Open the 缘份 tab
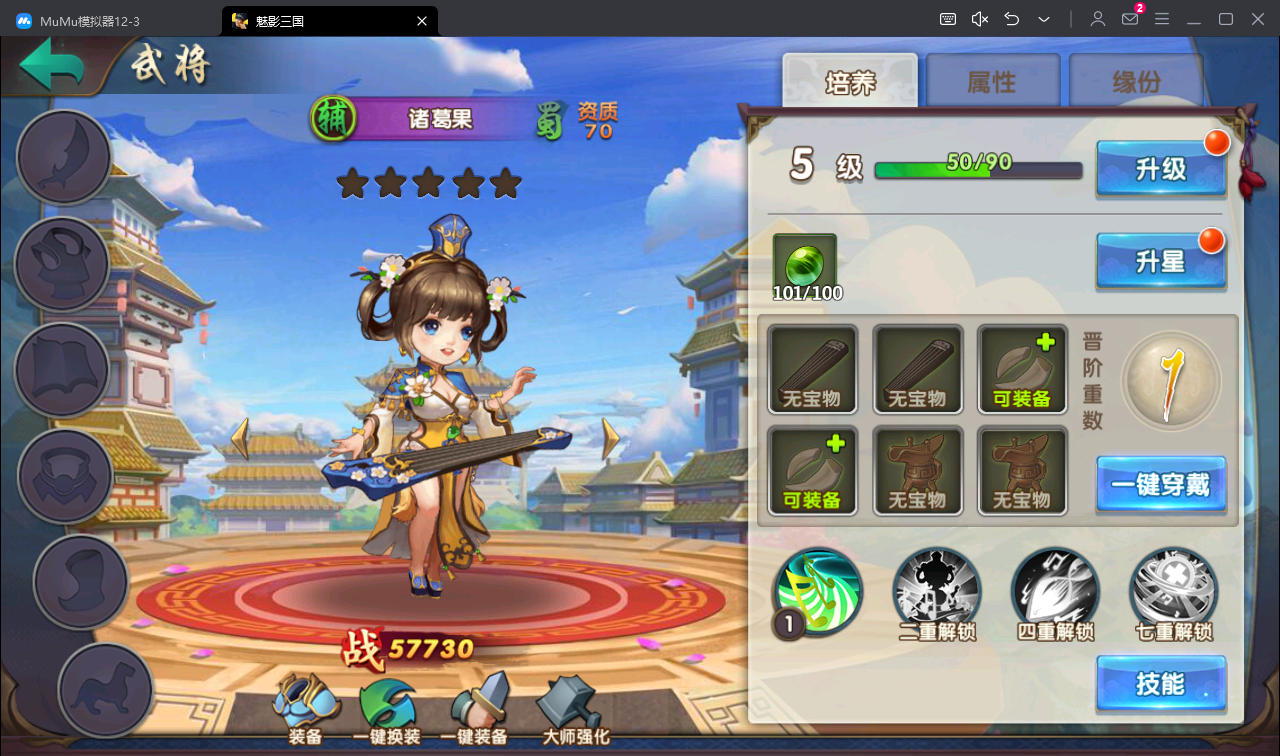 (x=1136, y=82)
